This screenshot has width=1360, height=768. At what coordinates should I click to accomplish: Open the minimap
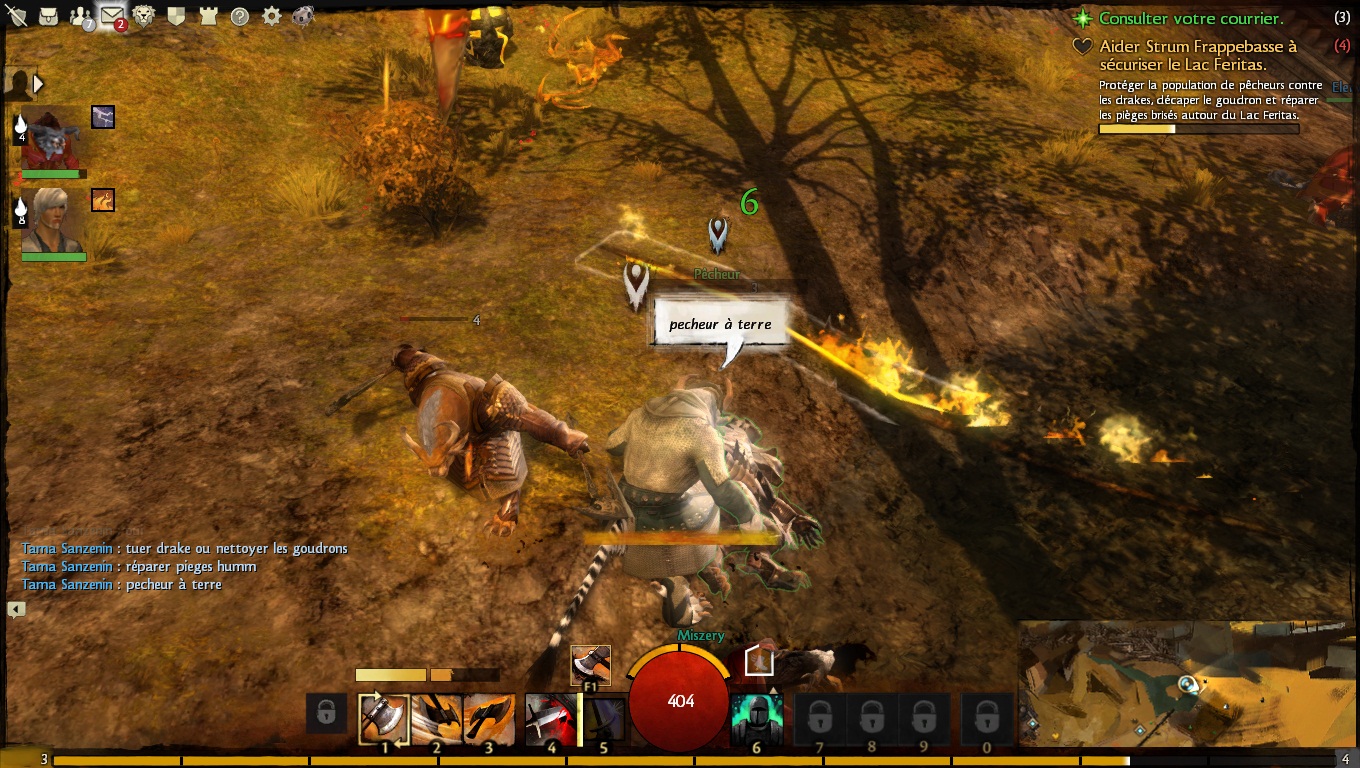point(1188,684)
